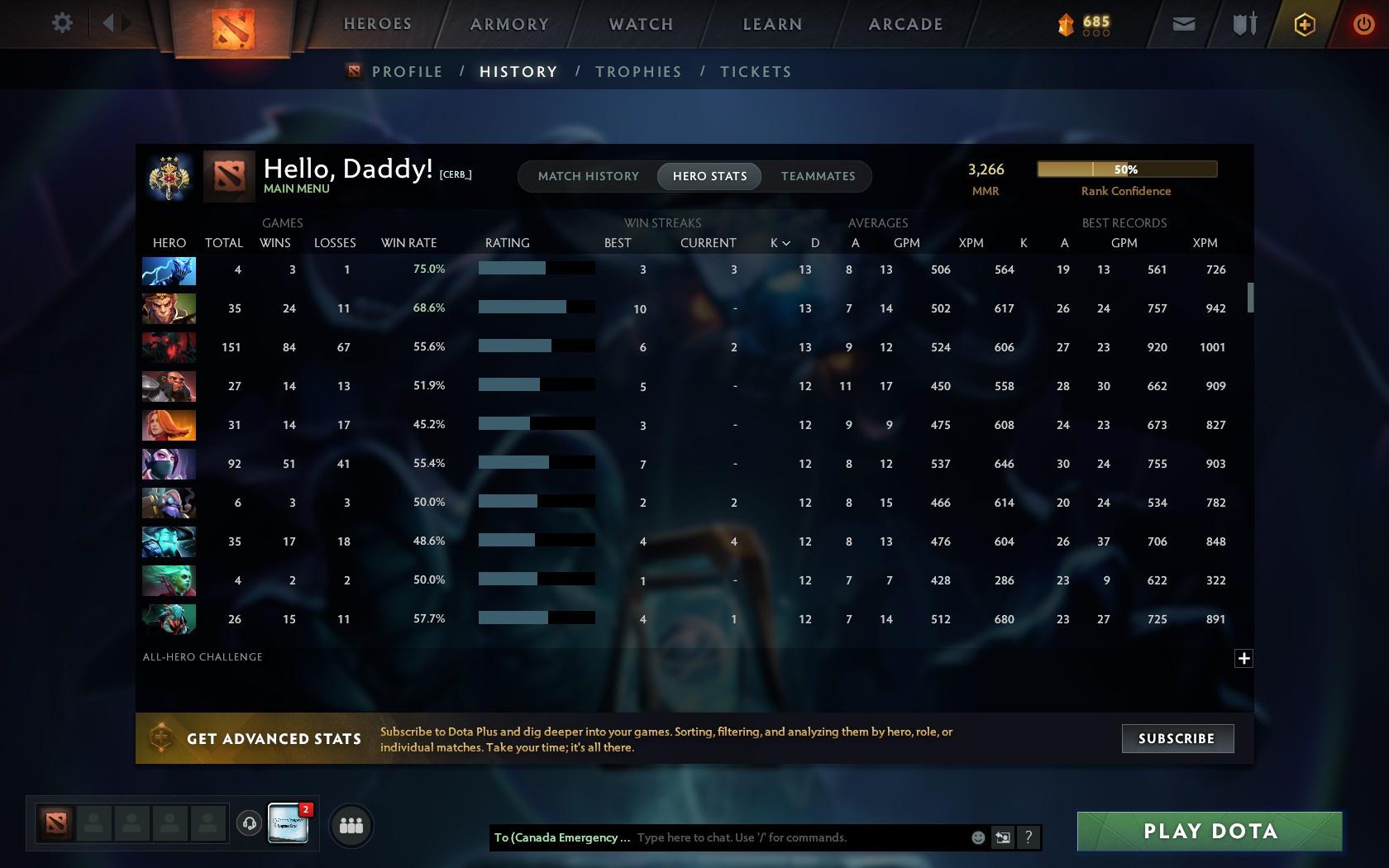Click the SUBSCRIBE button
Image resolution: width=1389 pixels, height=868 pixels.
(1177, 738)
